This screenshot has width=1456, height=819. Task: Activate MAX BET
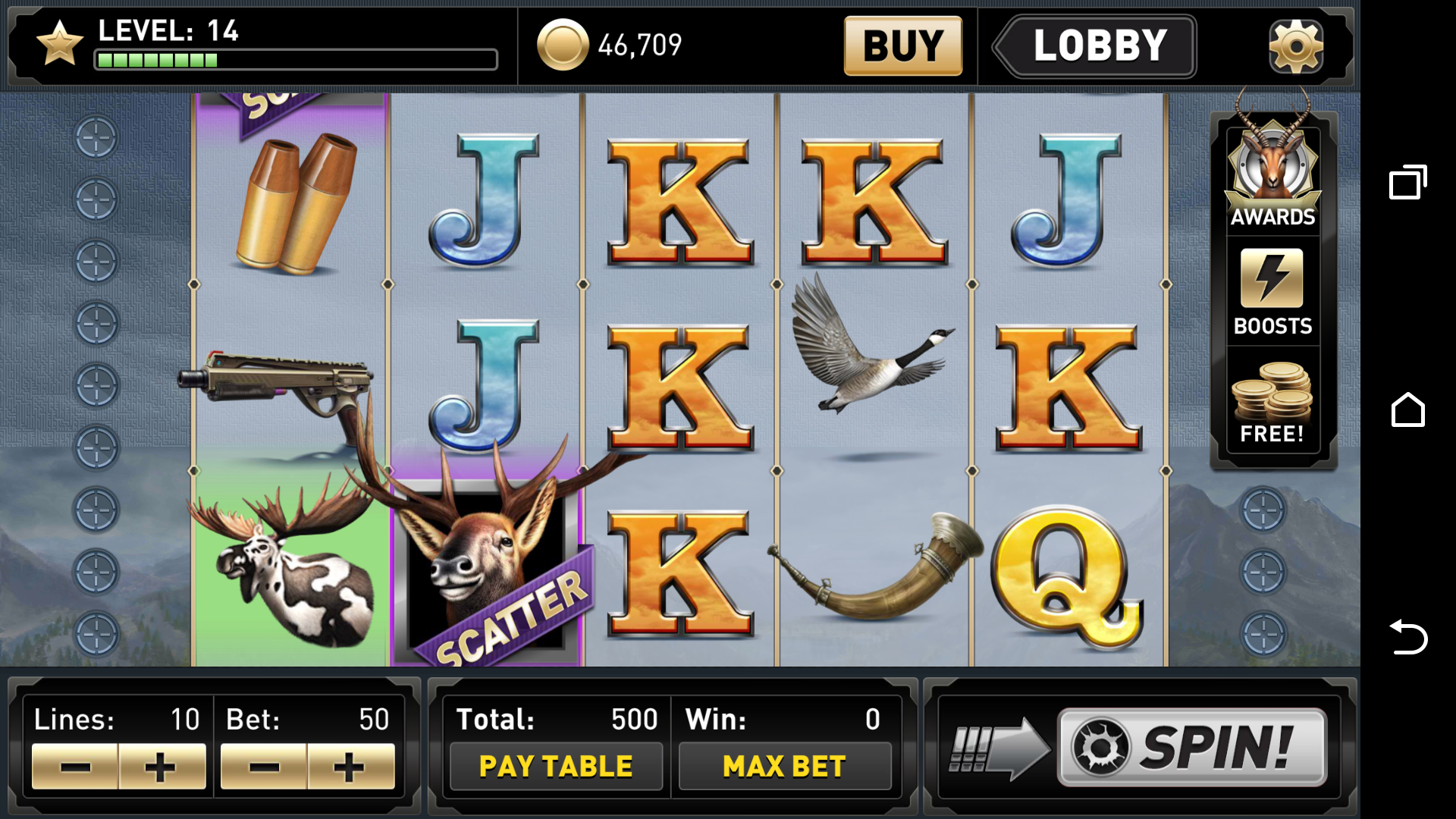[785, 765]
